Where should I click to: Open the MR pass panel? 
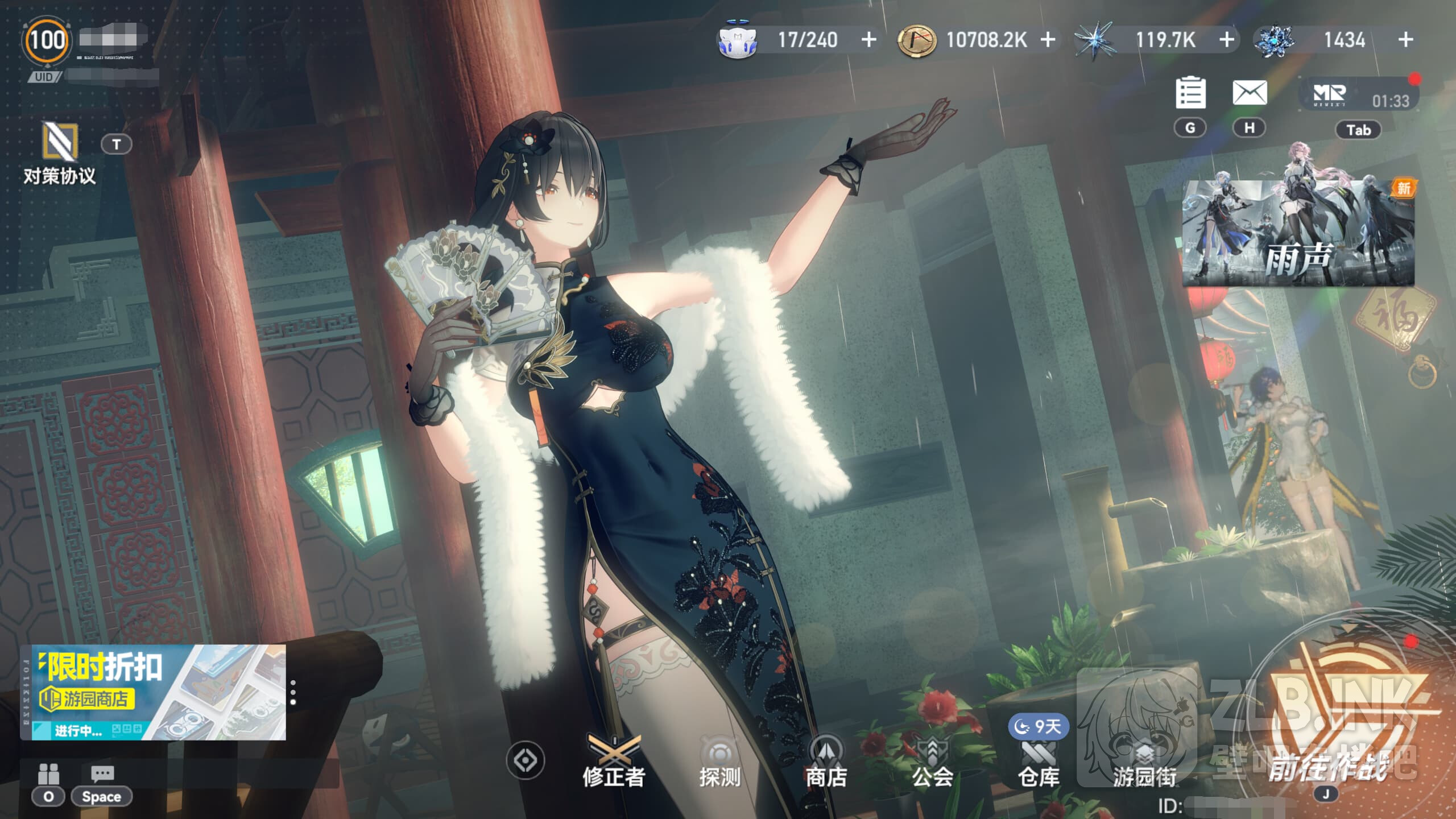coord(1358,96)
